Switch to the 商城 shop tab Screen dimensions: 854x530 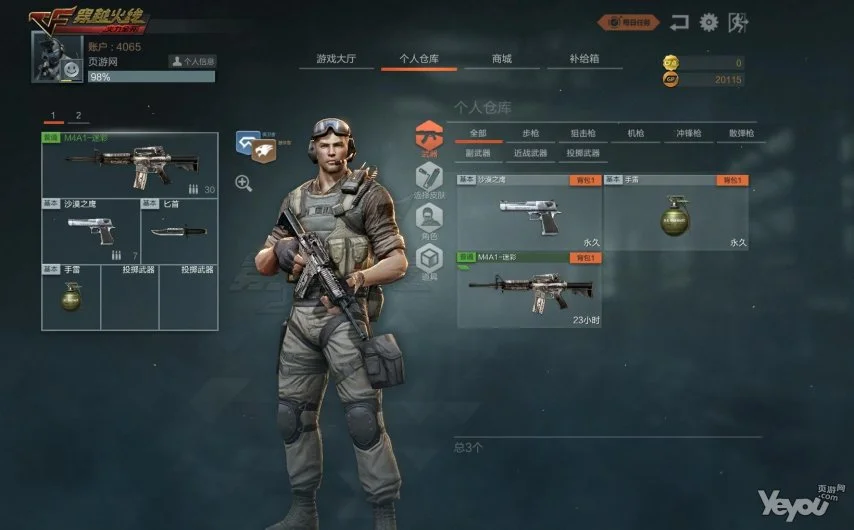coord(501,59)
